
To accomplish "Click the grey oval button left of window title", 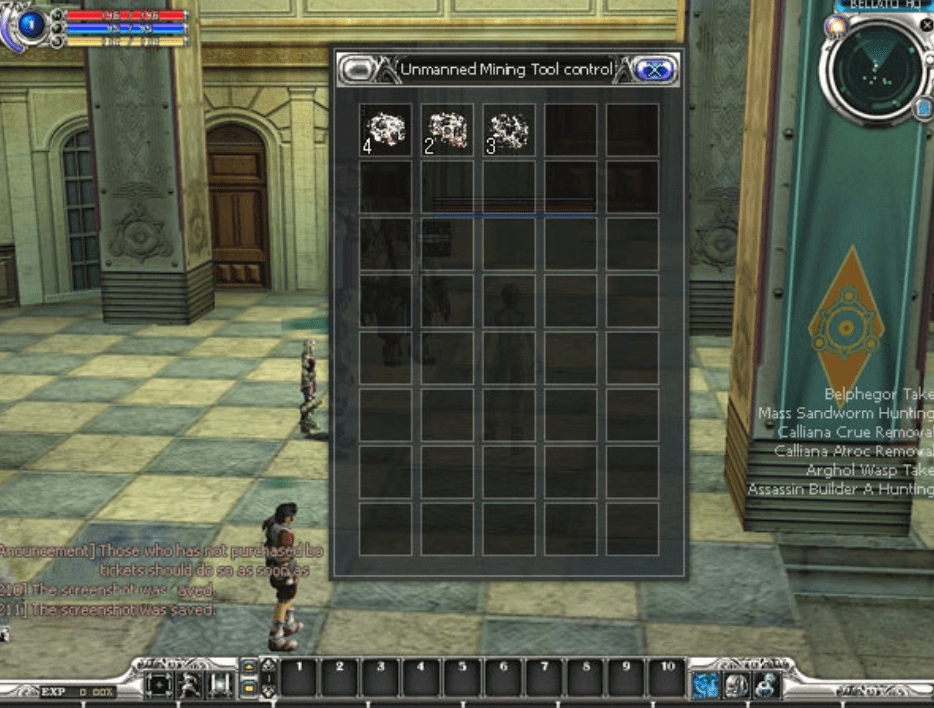I will point(360,70).
